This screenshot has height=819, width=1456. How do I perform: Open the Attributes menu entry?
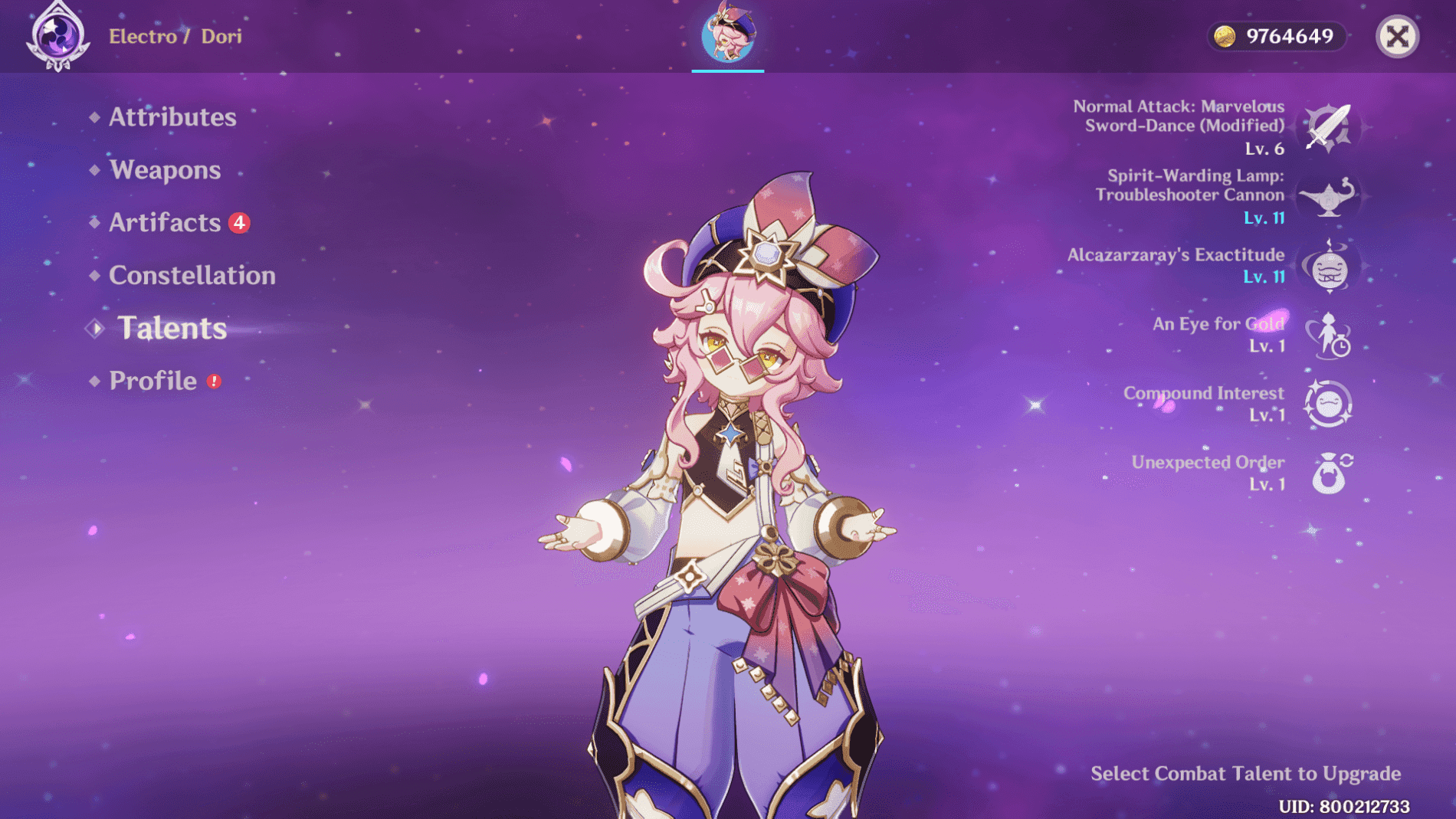tap(172, 117)
